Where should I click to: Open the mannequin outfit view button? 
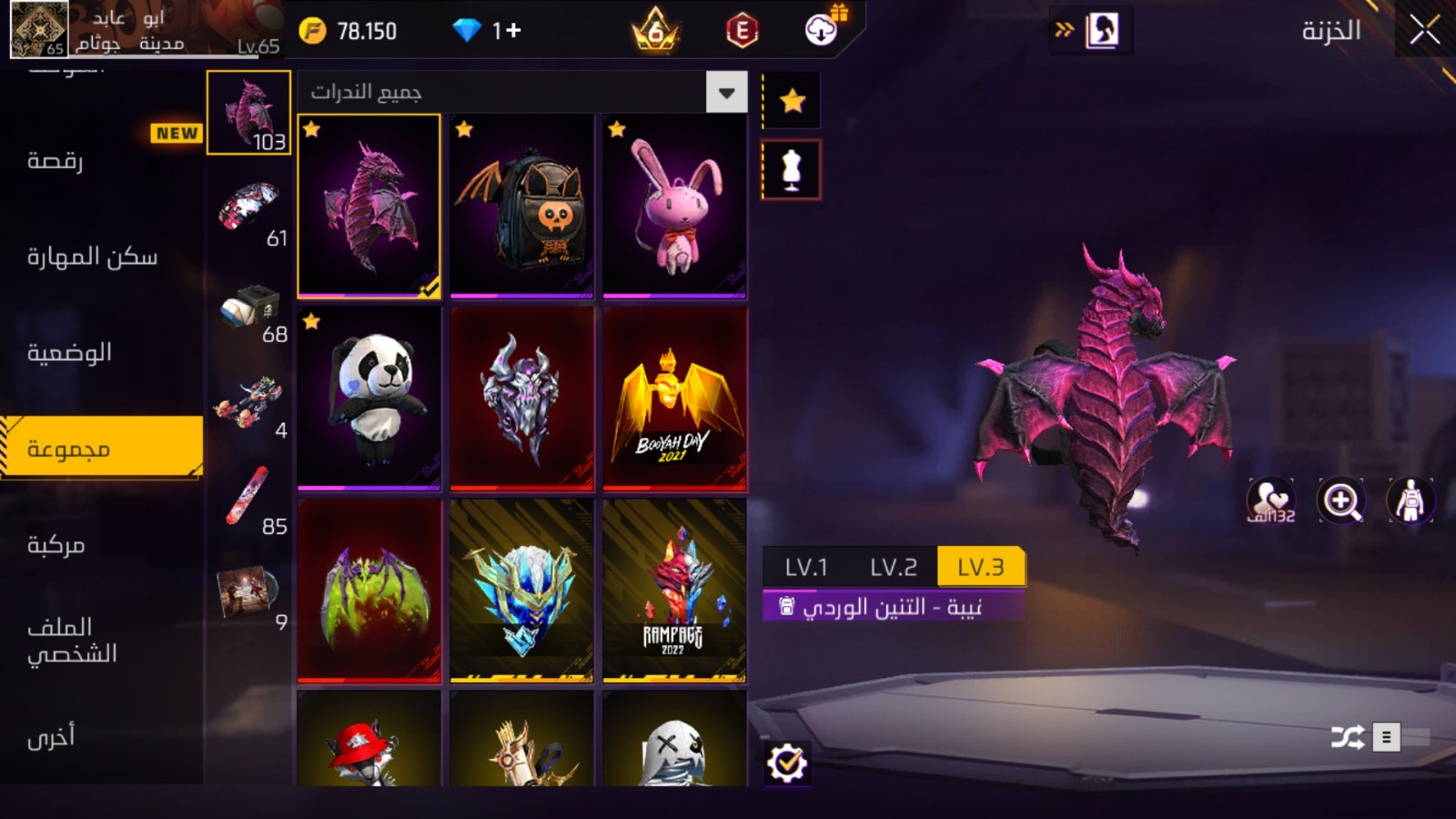(x=792, y=170)
